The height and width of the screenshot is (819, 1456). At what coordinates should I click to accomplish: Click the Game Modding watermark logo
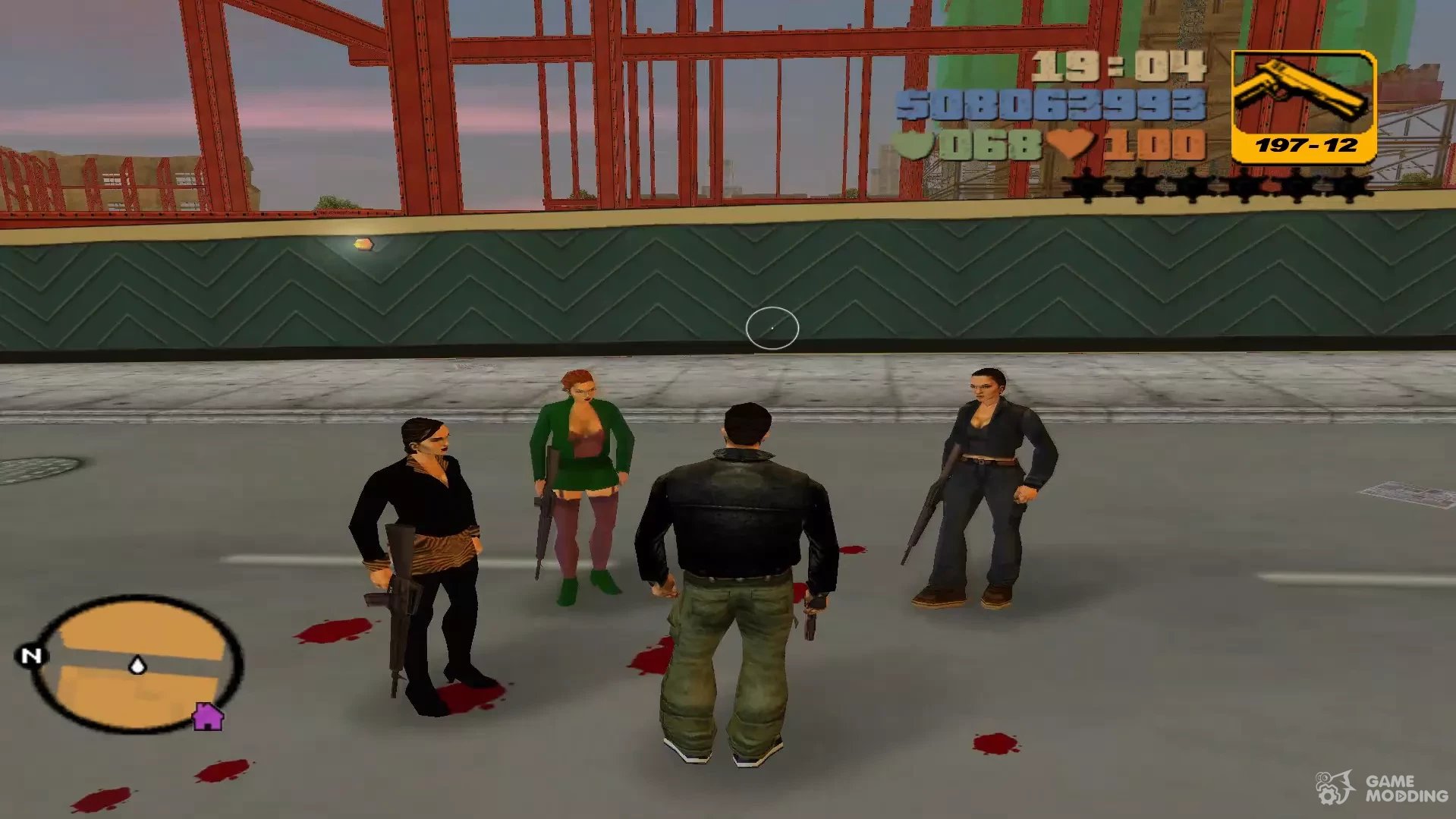pyautogui.click(x=1381, y=788)
